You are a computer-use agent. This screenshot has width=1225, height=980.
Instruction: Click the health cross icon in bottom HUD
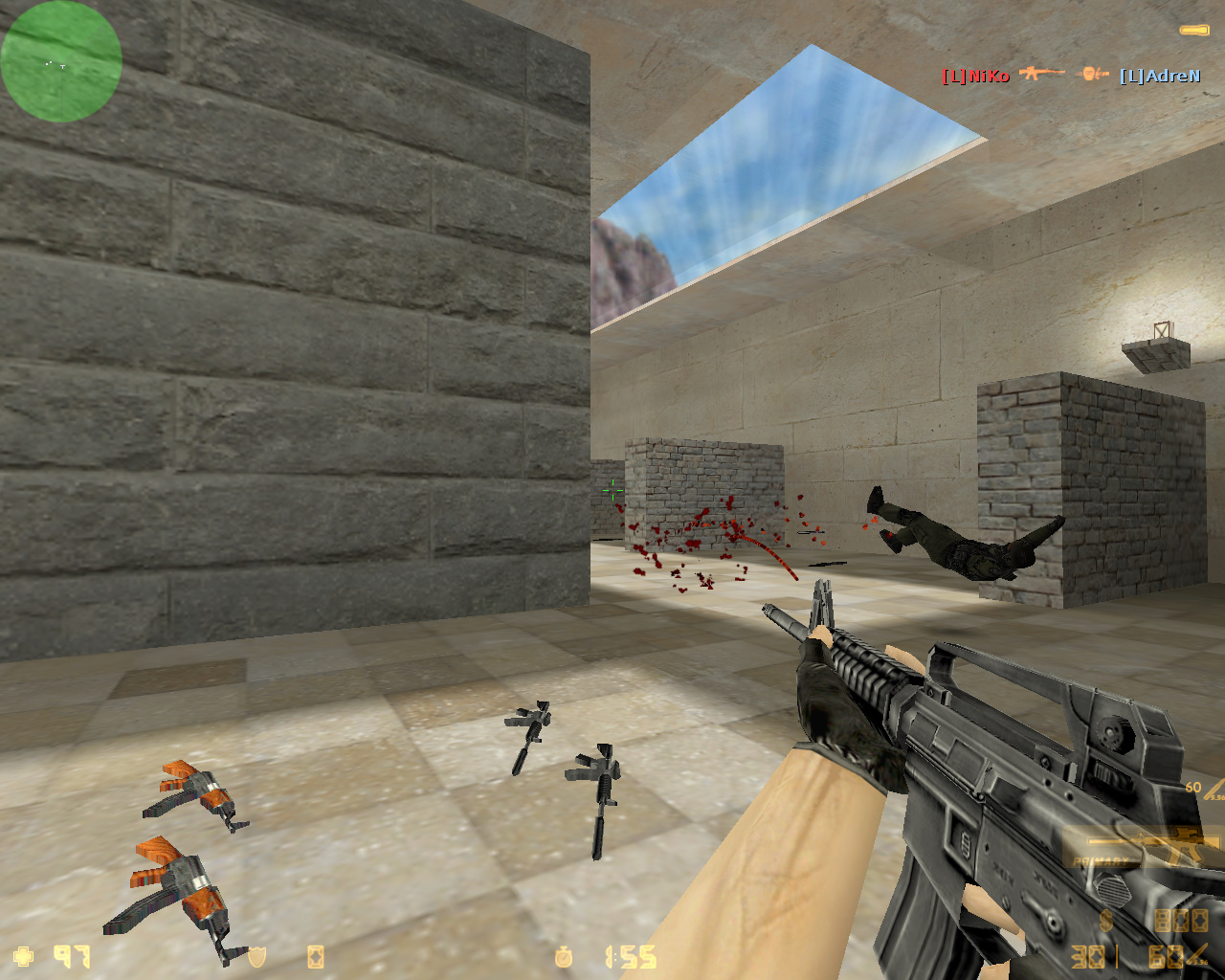pyautogui.click(x=21, y=956)
